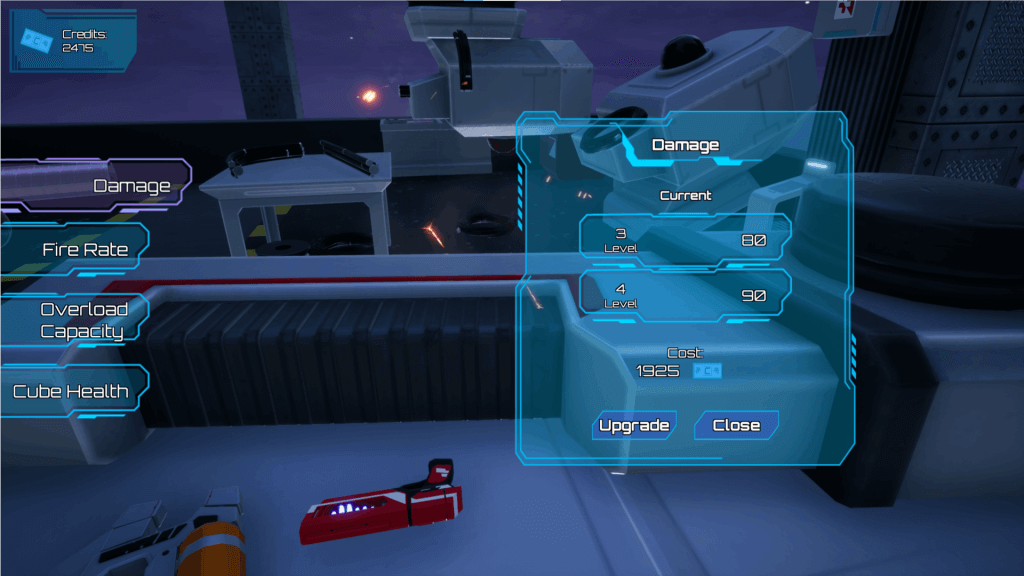Select the Damage upgrade category
The width and height of the screenshot is (1024, 576).
tap(130, 186)
